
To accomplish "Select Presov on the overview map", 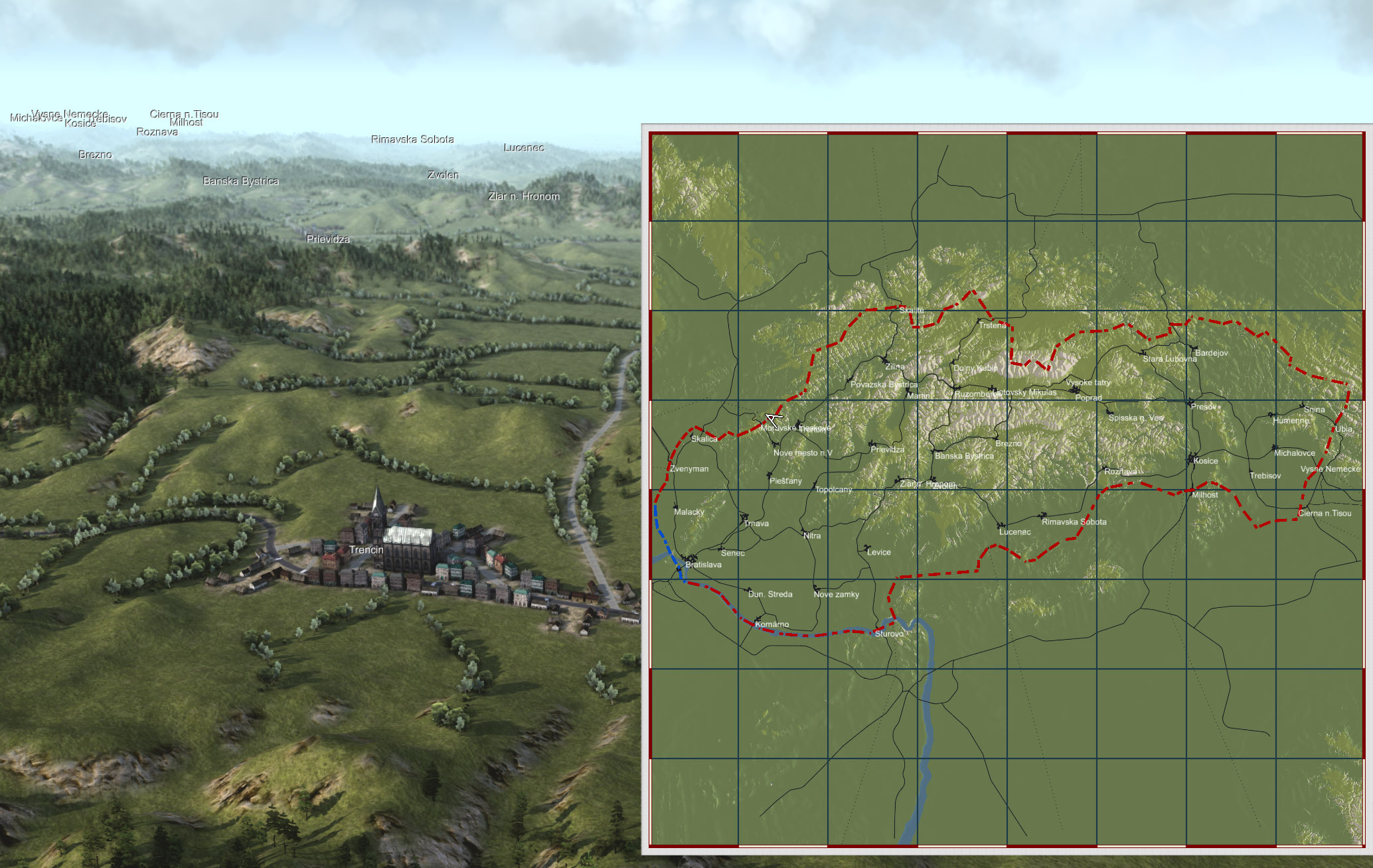I will (x=1203, y=407).
